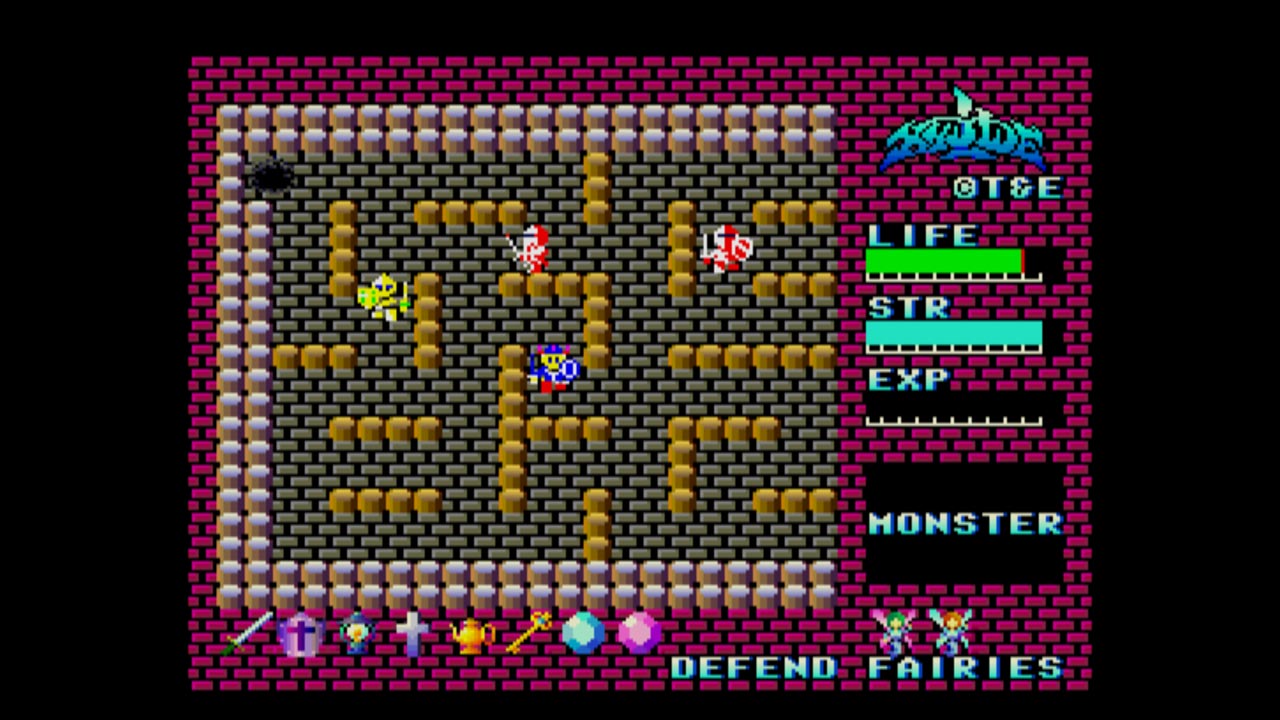
Task: Open the MONSTER info panel
Action: [965, 523]
